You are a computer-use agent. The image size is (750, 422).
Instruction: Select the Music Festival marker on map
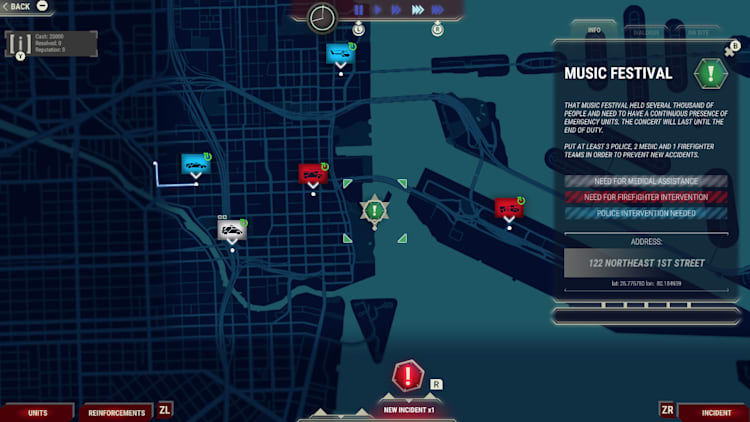tap(374, 210)
